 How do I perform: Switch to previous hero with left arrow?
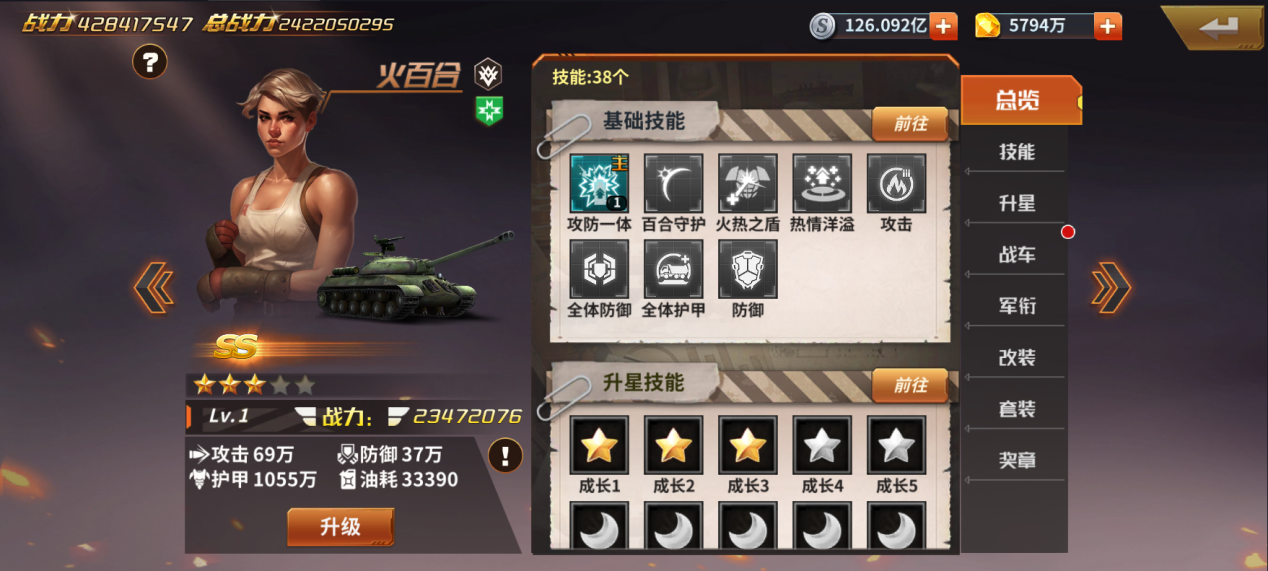point(153,288)
